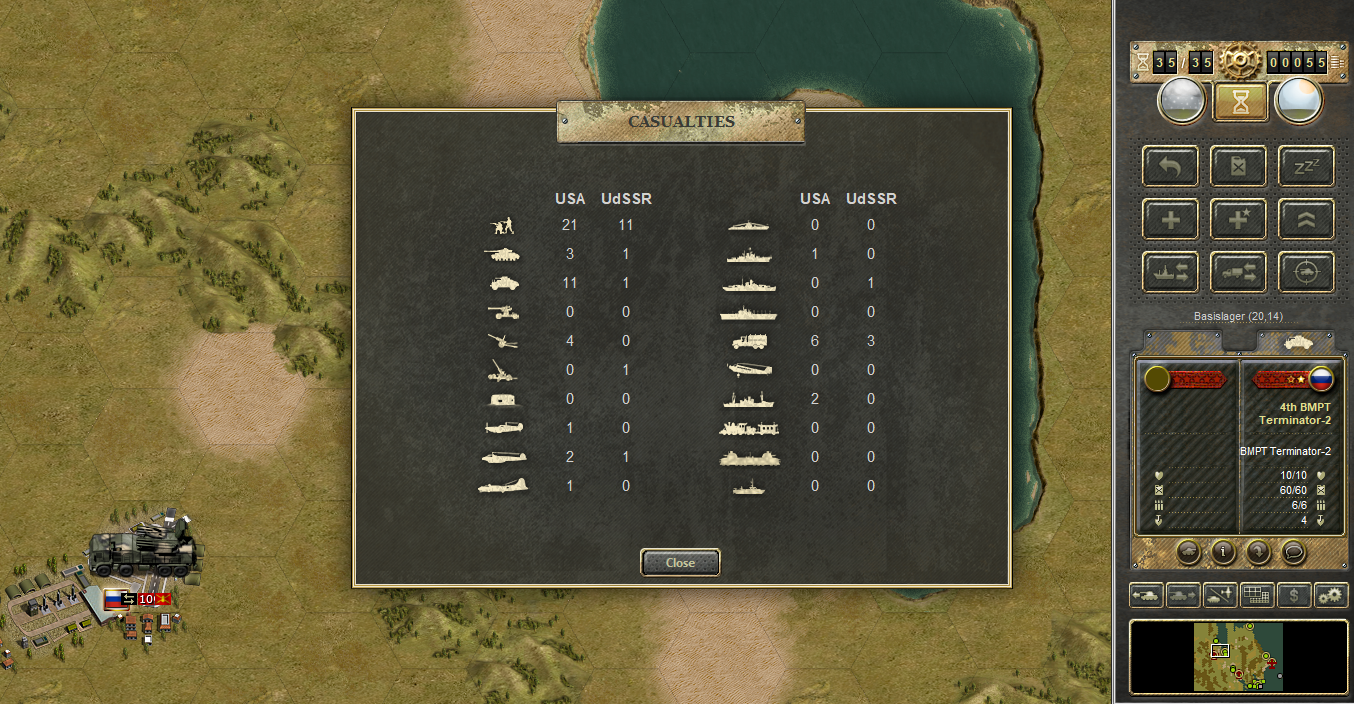Click the undo arrow button
Viewport: 1354px width, 704px height.
coord(1170,166)
